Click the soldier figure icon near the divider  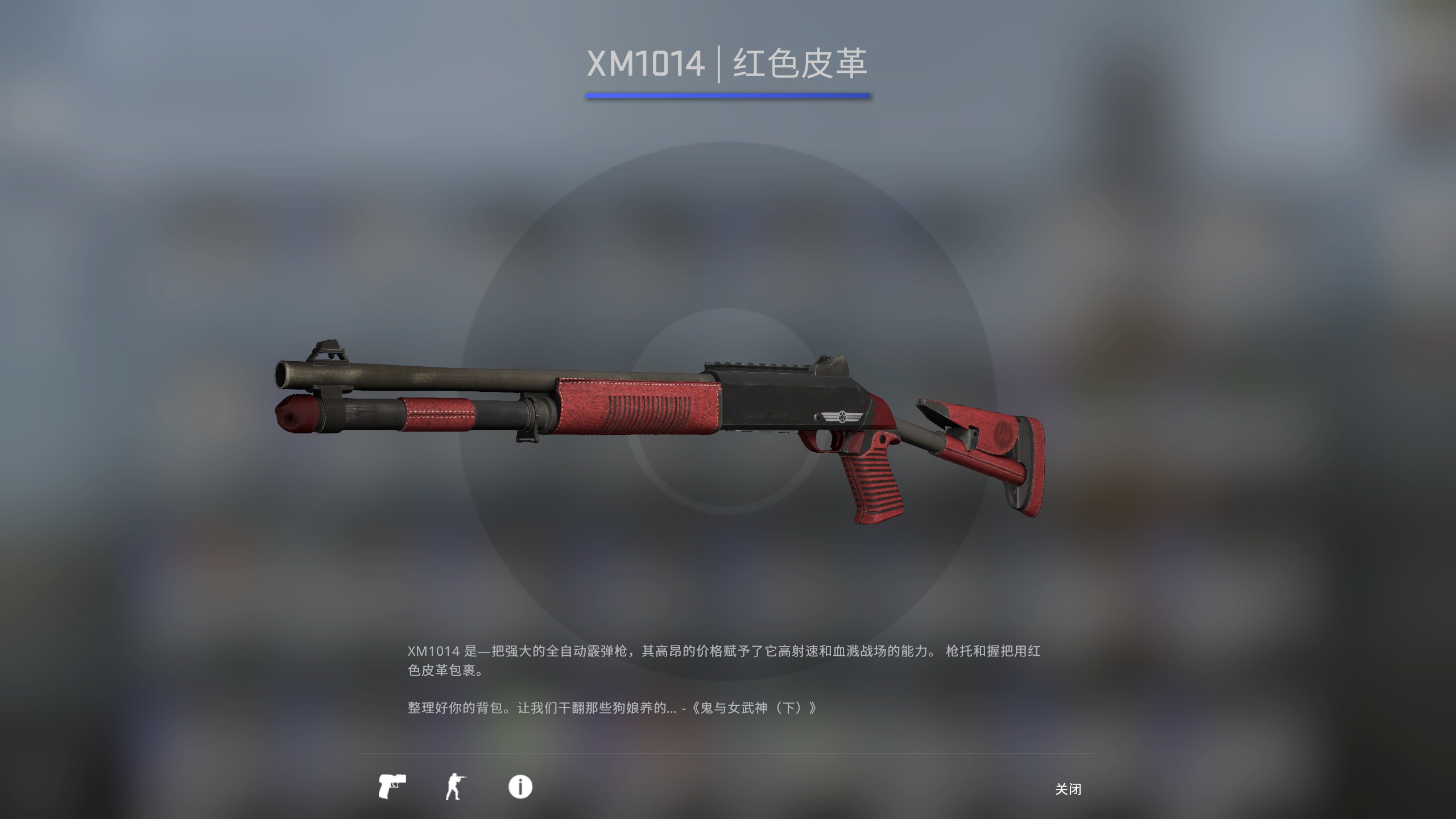point(455,787)
